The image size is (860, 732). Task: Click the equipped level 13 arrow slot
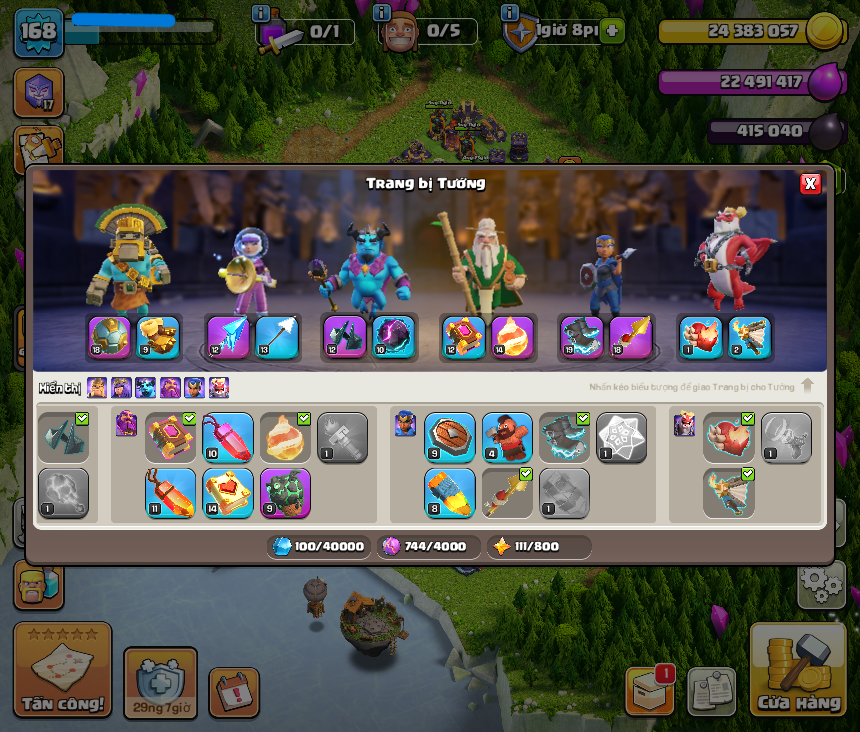[x=277, y=337]
